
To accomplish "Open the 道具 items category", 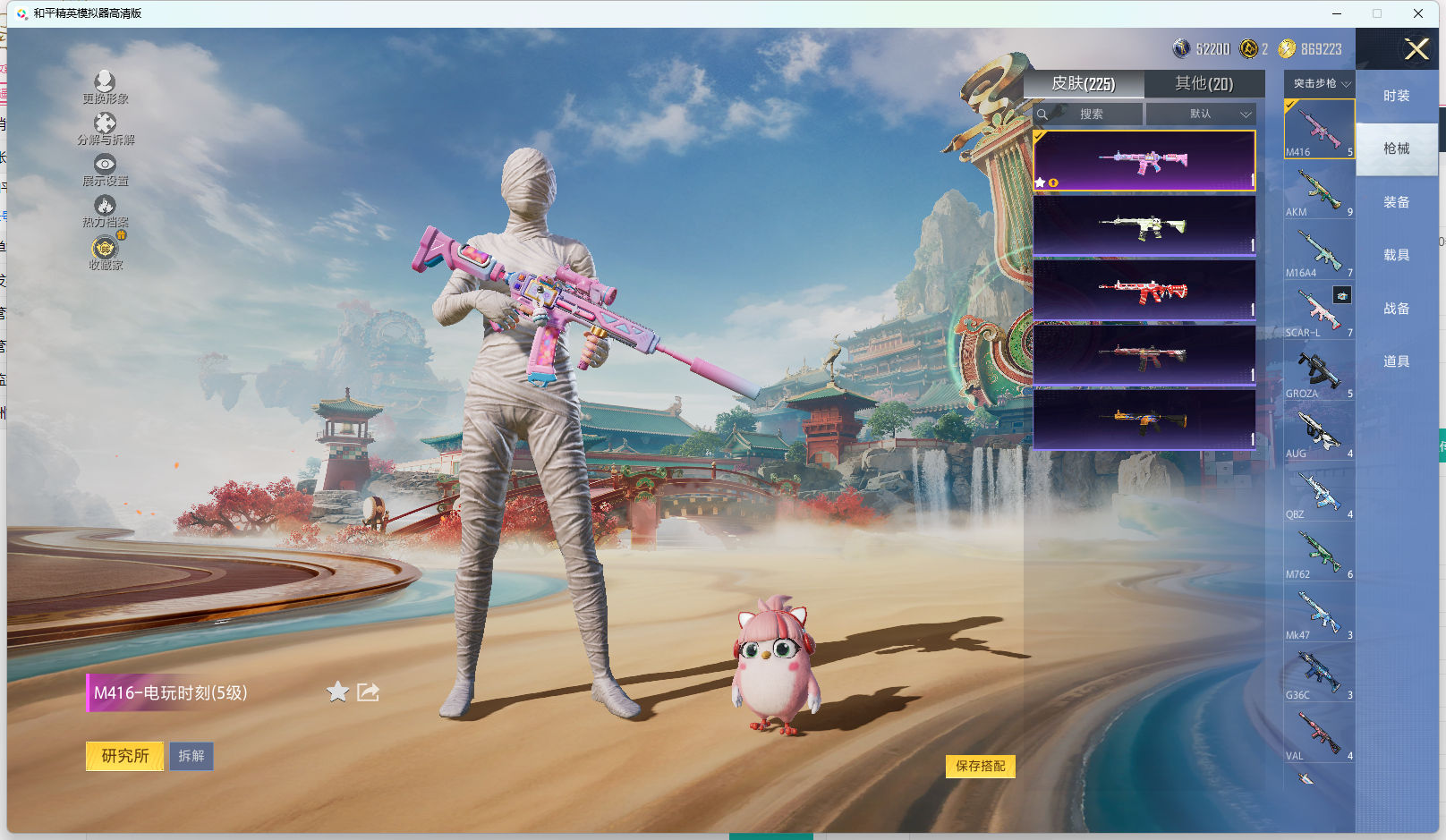I will [x=1396, y=361].
